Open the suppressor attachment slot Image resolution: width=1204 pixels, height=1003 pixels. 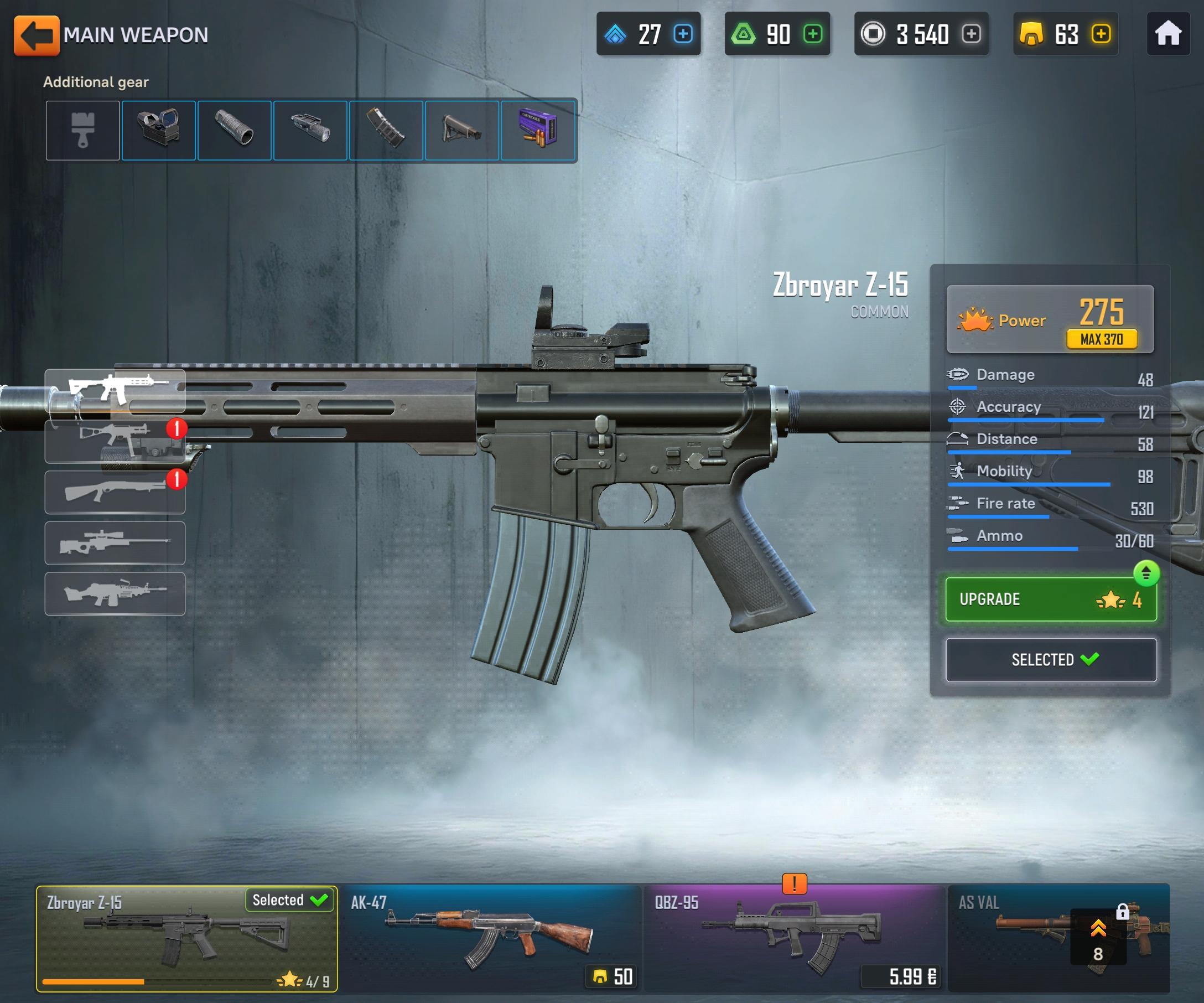point(235,130)
